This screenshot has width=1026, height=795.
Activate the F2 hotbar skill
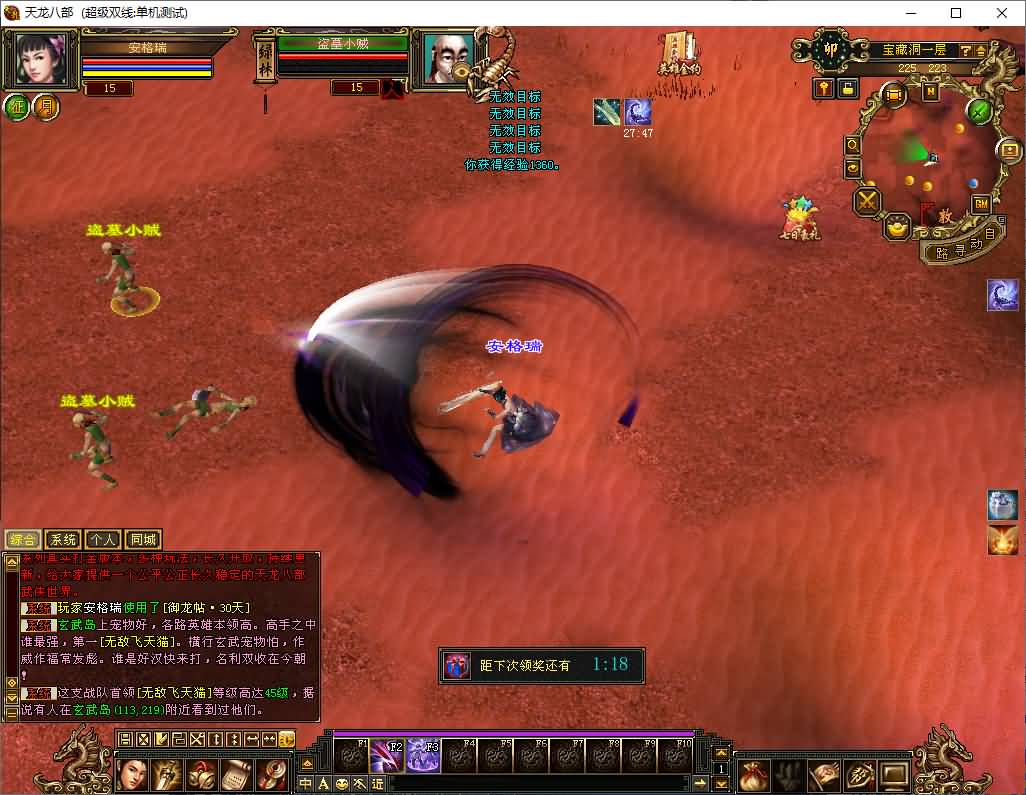(388, 757)
